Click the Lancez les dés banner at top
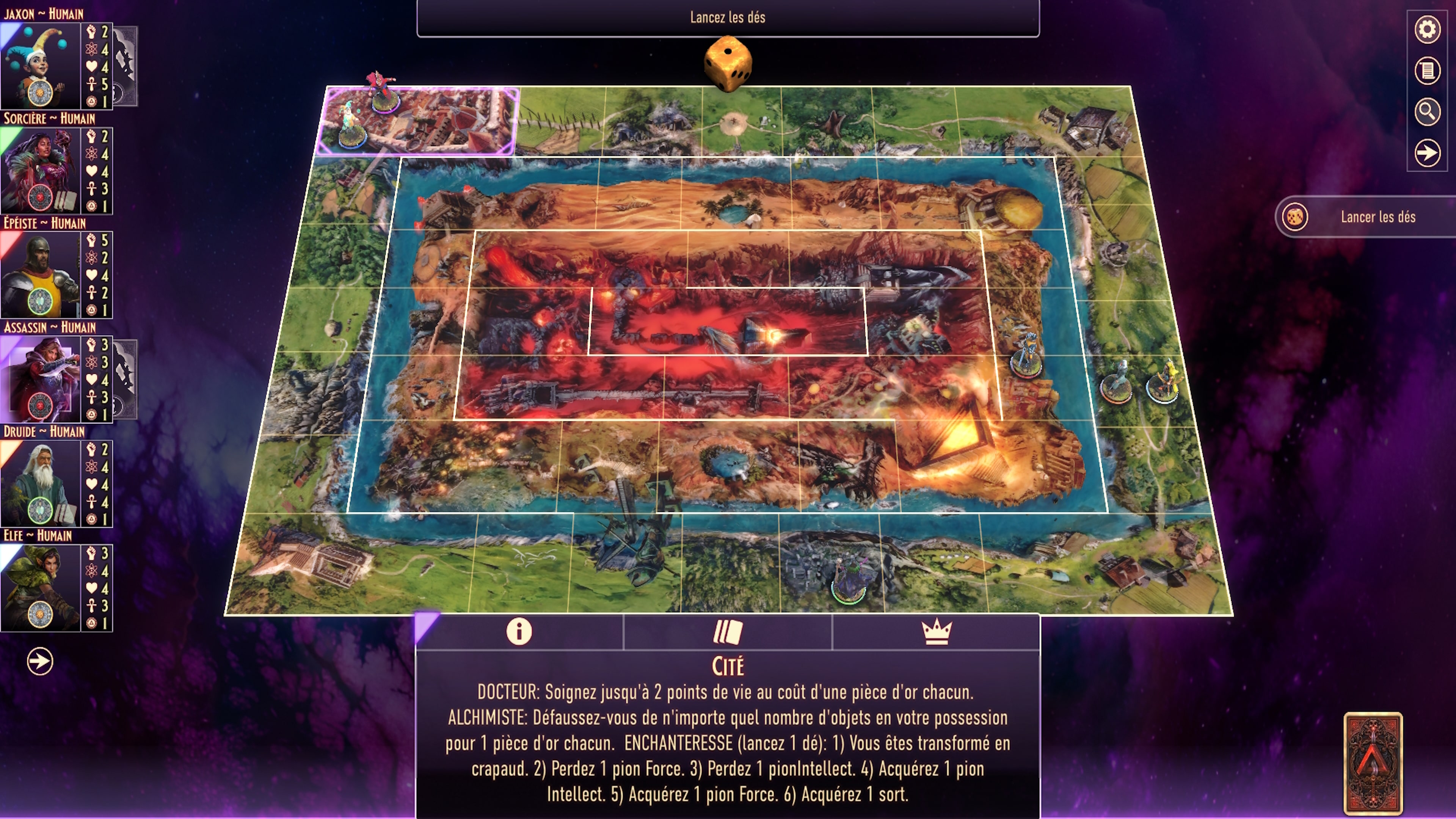Screen dimensions: 1456x819 (x=728, y=17)
